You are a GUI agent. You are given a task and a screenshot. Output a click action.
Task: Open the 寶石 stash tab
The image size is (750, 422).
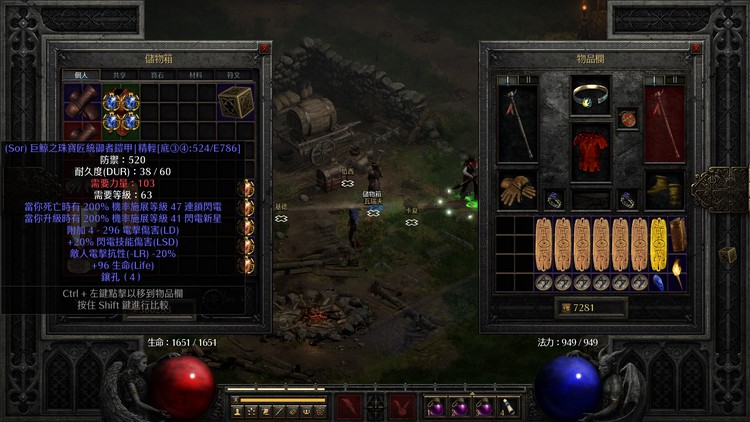[x=158, y=74]
